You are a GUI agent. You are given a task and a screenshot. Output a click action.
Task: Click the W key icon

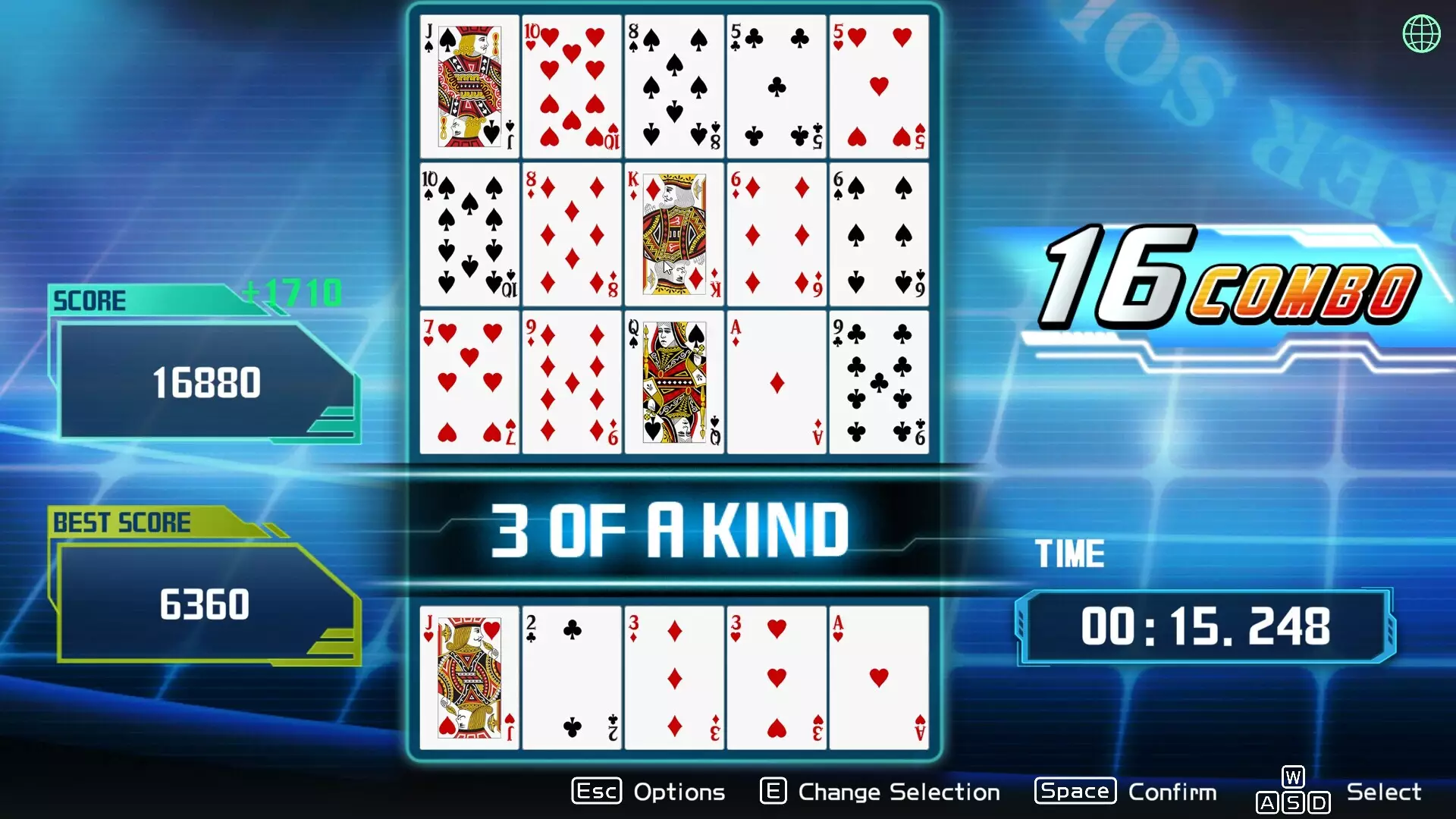tap(1291, 776)
